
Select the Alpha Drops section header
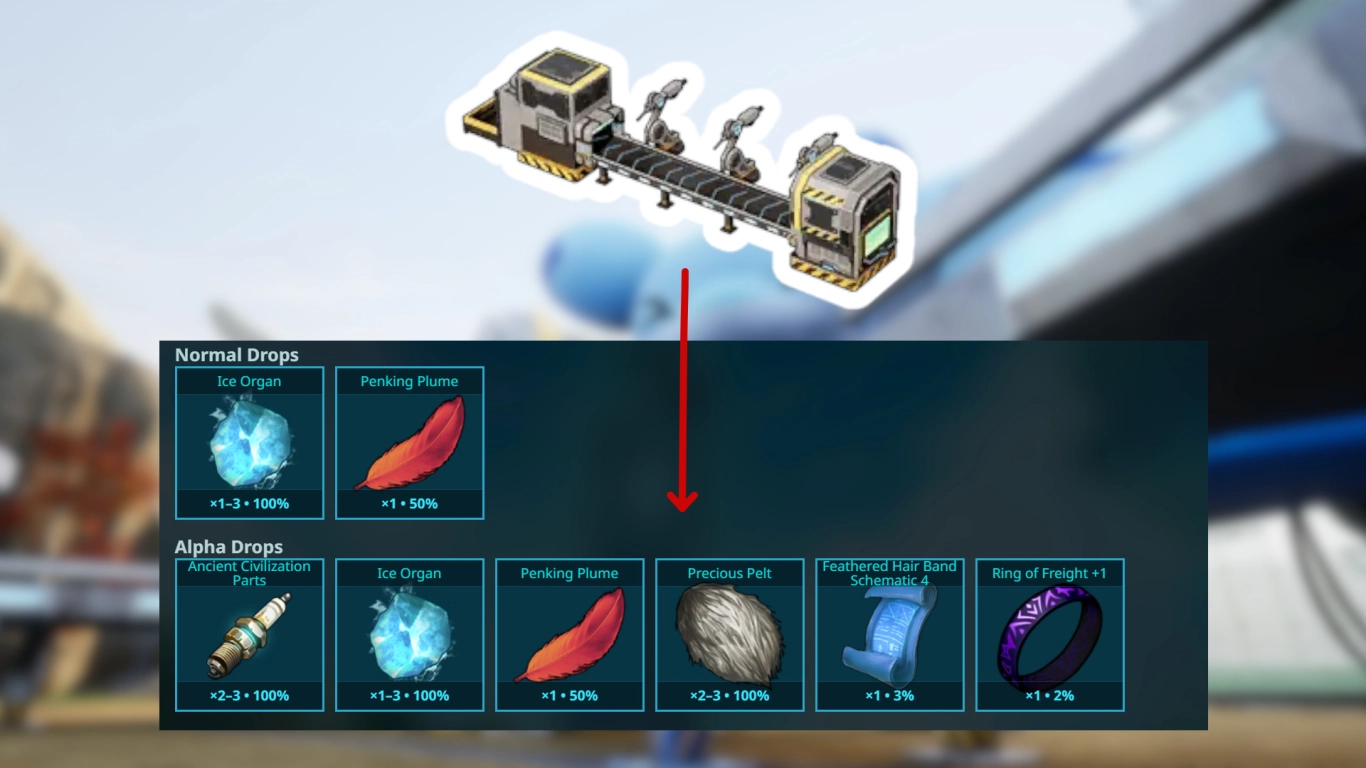[x=229, y=547]
